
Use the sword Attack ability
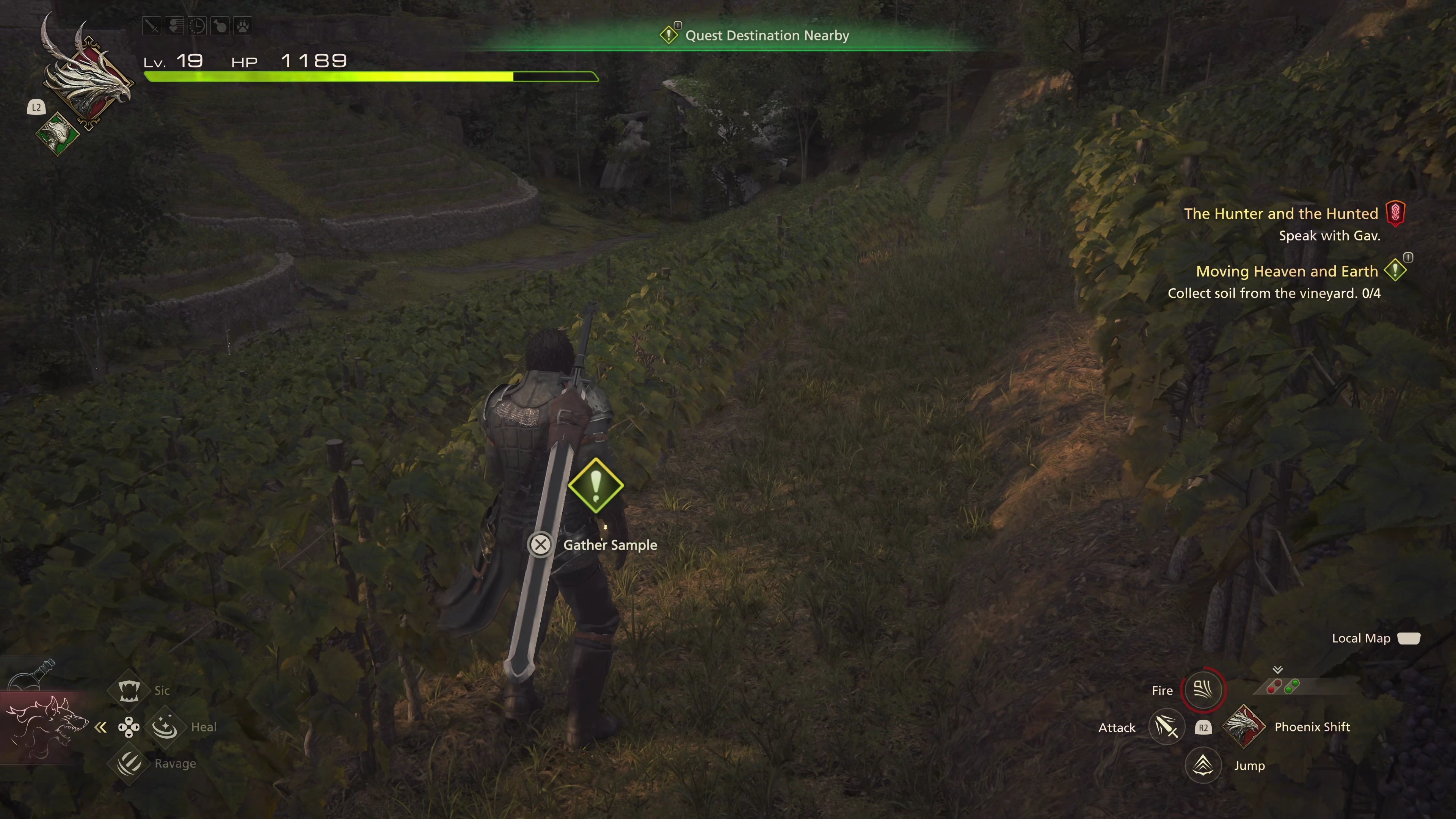click(1167, 727)
